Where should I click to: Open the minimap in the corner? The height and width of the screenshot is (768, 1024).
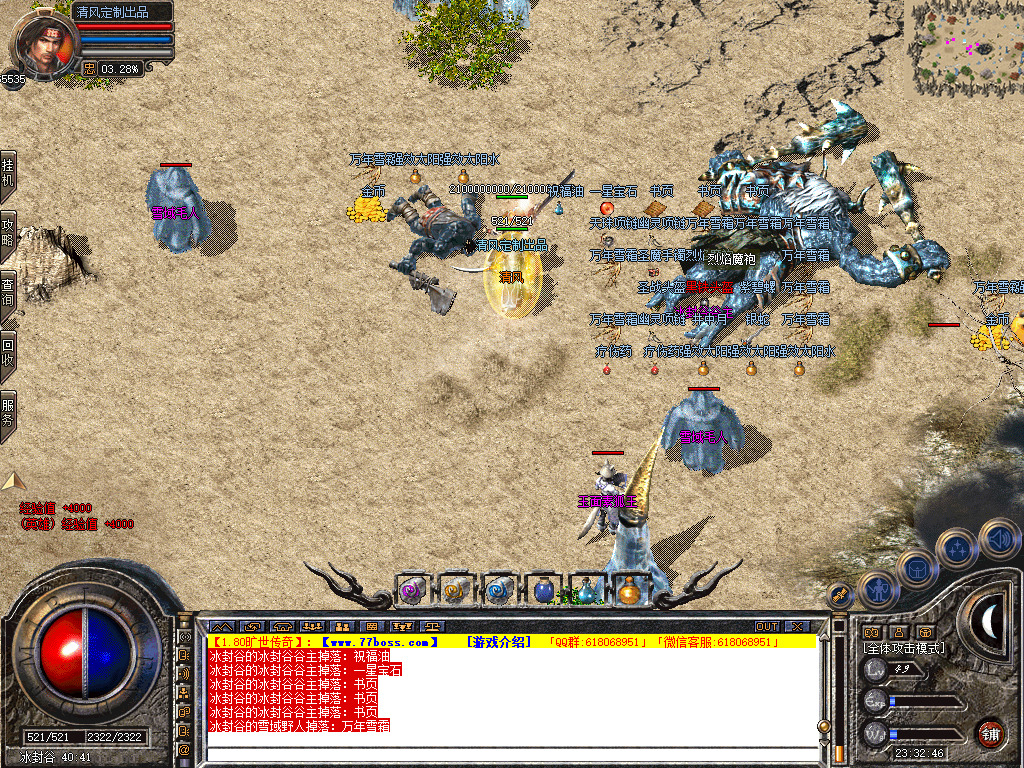click(964, 47)
